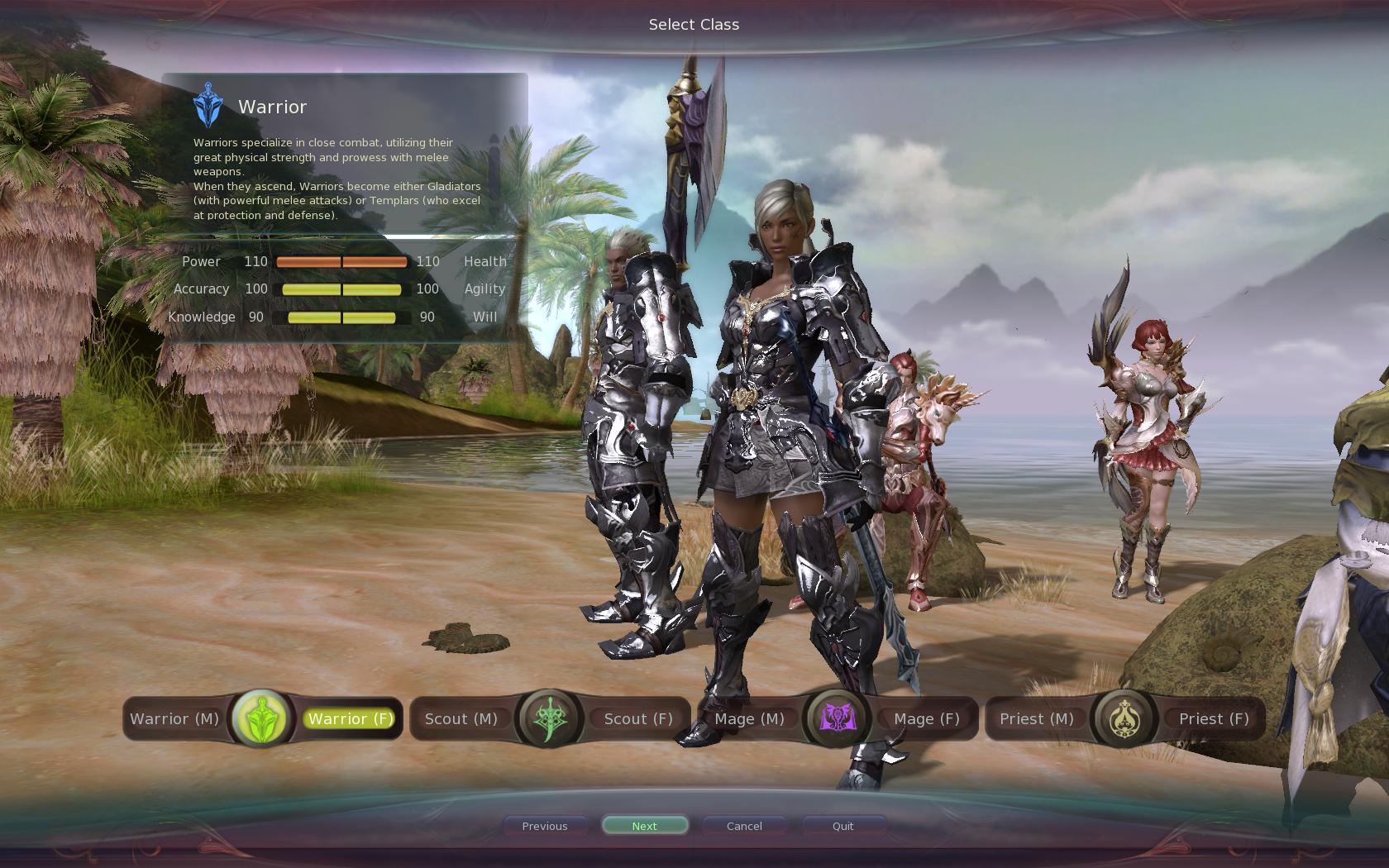
Task: Click the golden Priest class emblem
Action: pyautogui.click(x=1124, y=718)
